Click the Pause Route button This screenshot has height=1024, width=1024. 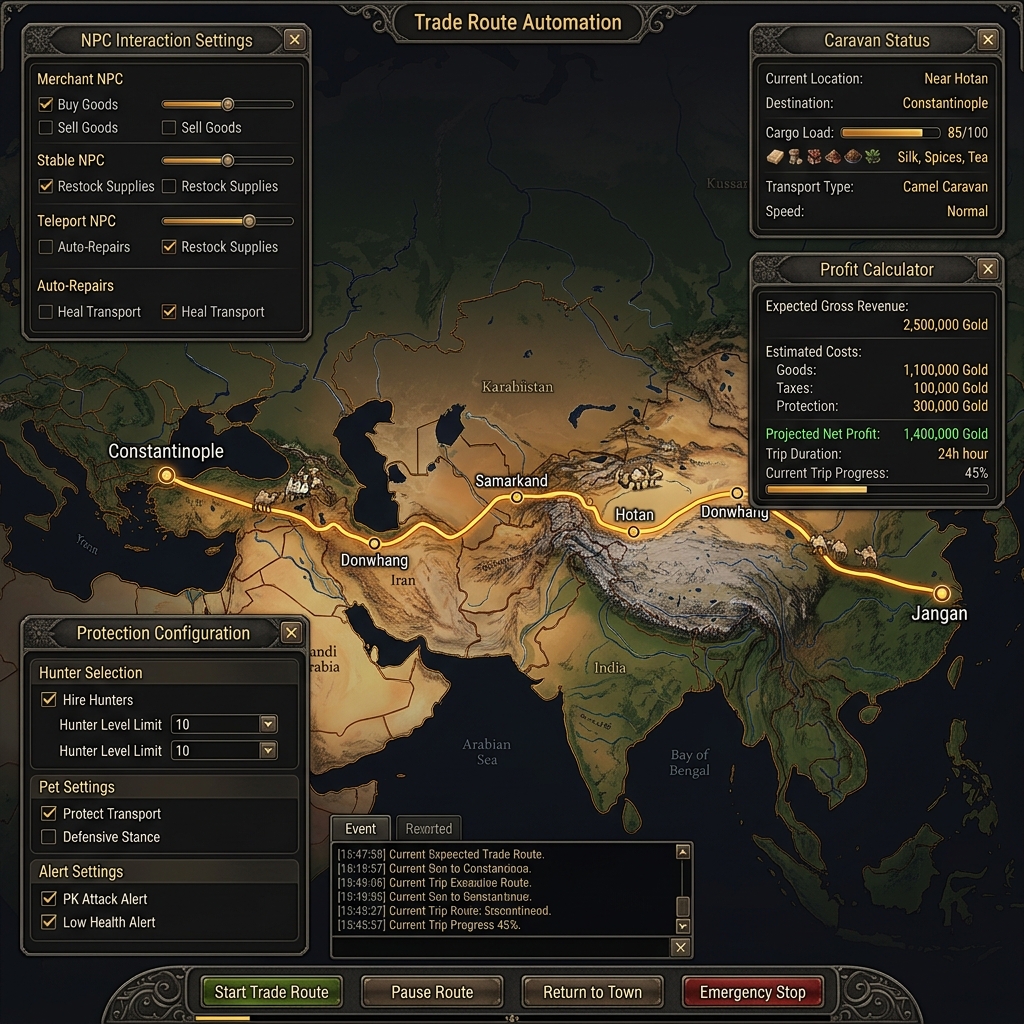coord(432,992)
